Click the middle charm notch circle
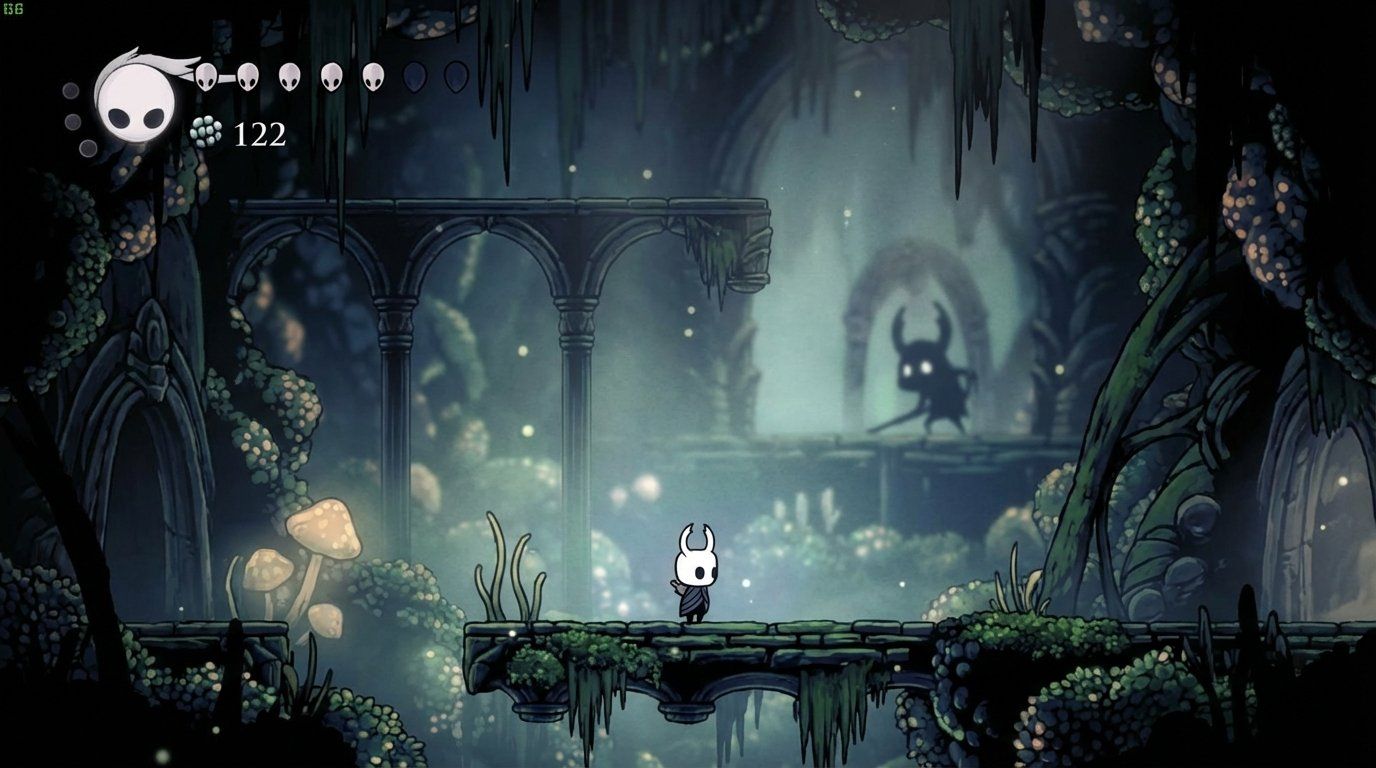 72,120
